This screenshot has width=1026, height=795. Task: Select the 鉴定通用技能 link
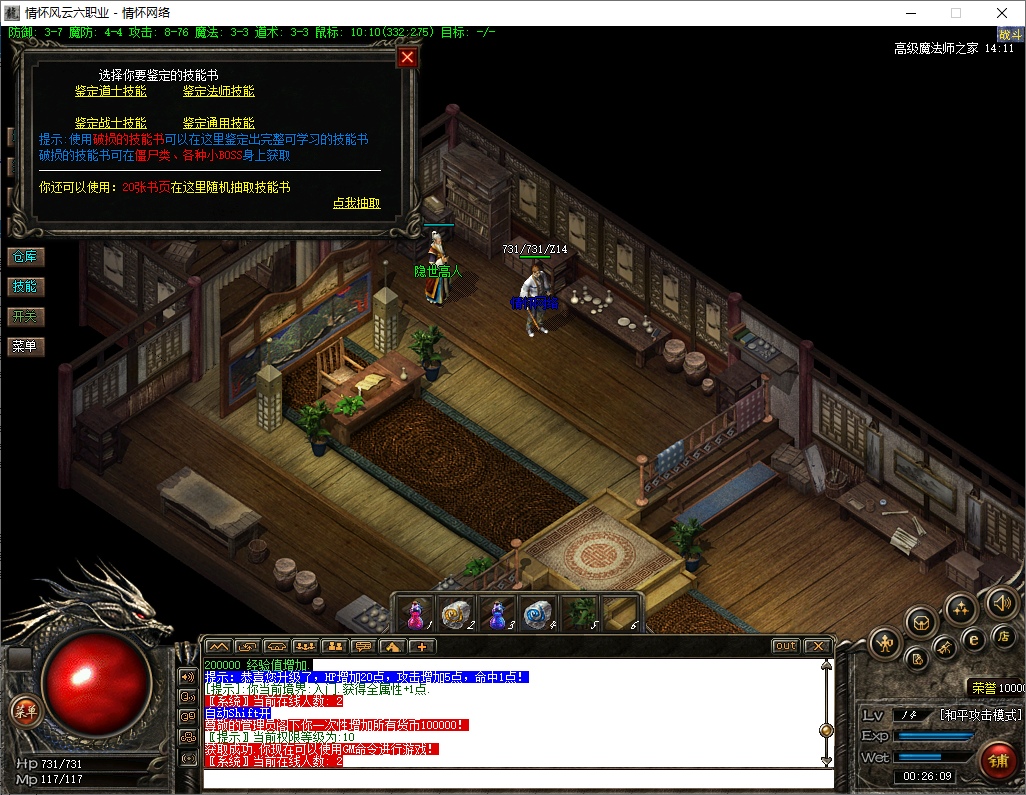(x=219, y=123)
